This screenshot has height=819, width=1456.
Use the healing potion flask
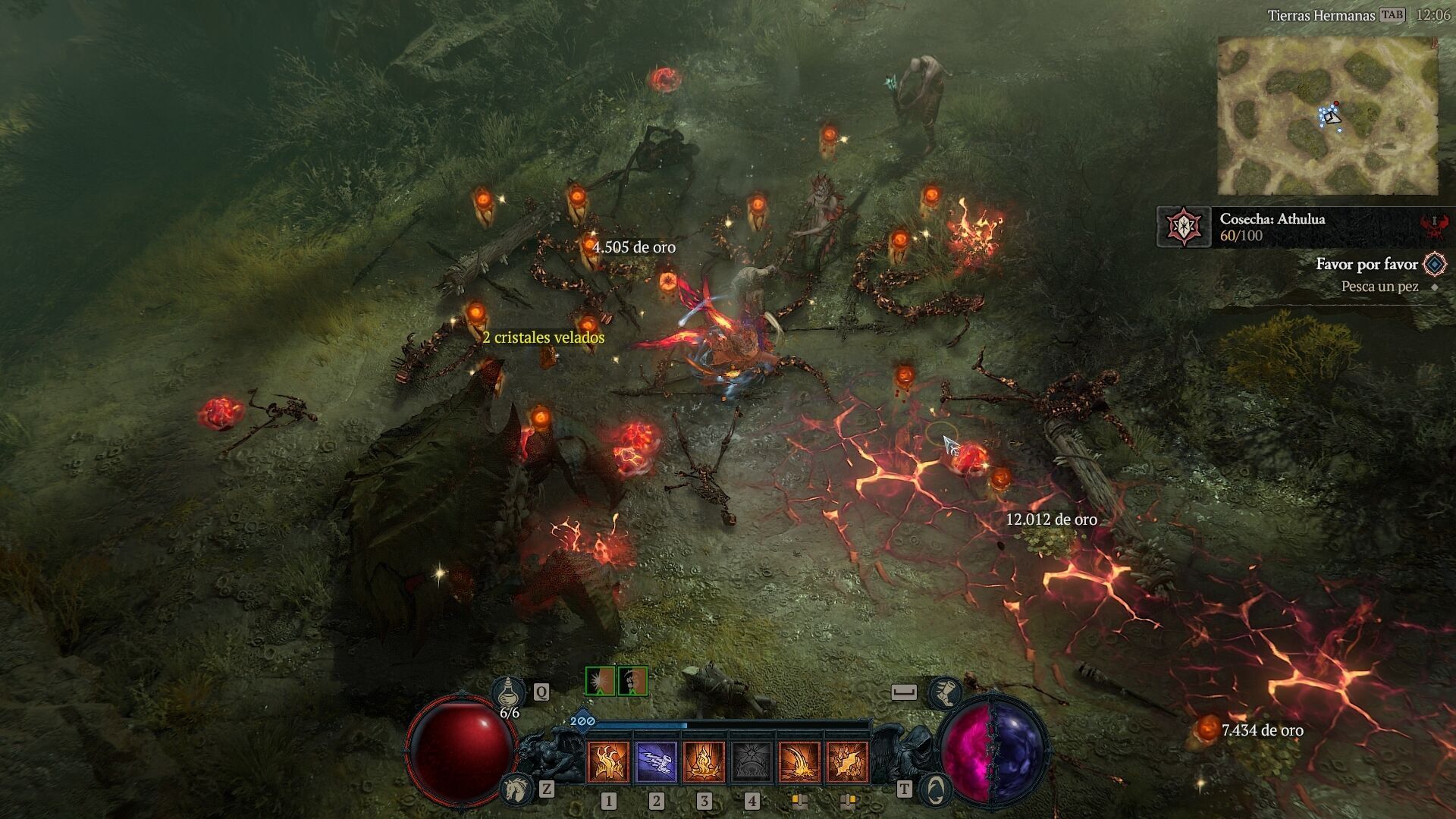[508, 692]
